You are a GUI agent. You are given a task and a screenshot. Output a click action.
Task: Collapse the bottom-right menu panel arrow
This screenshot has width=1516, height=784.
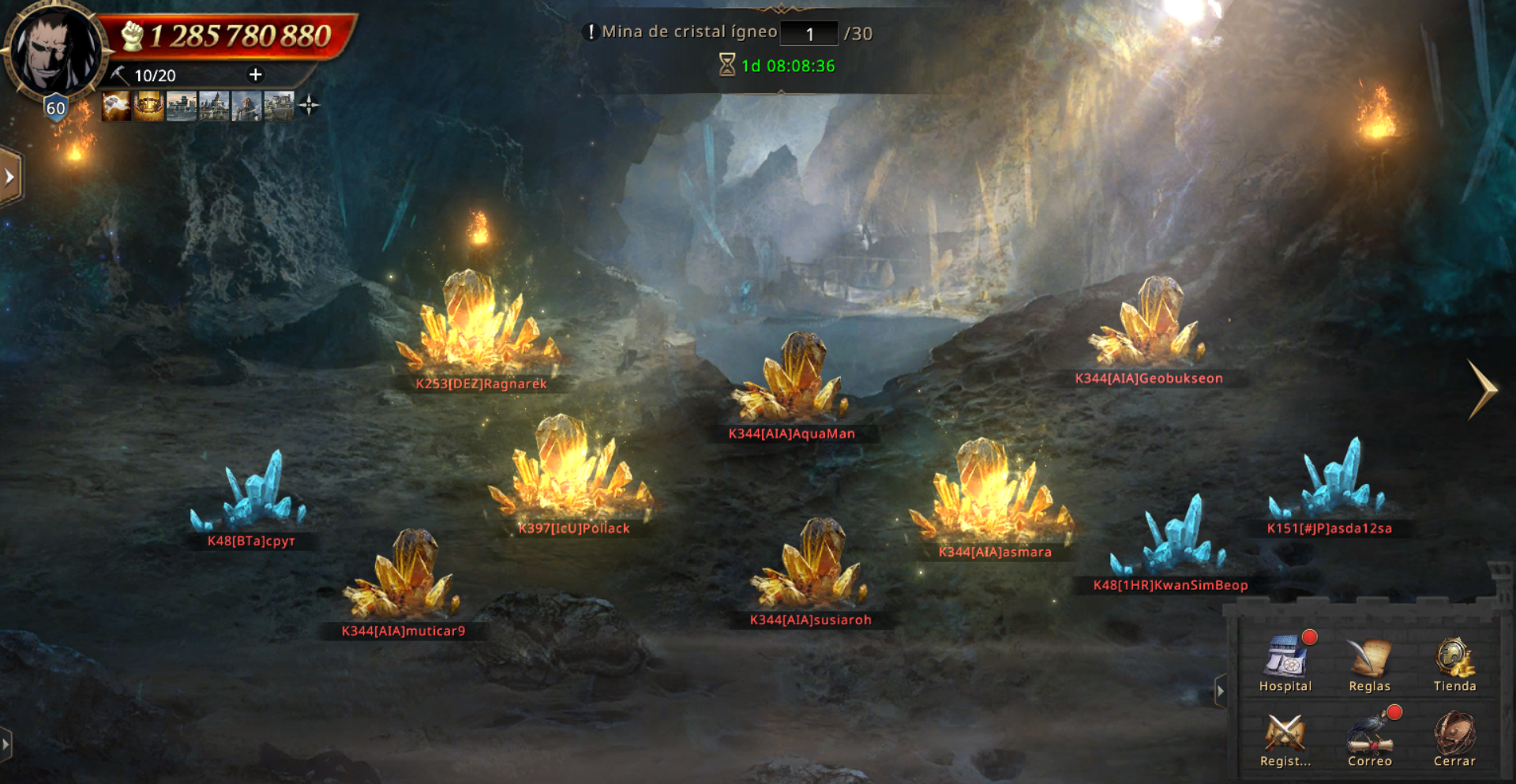click(x=1220, y=692)
